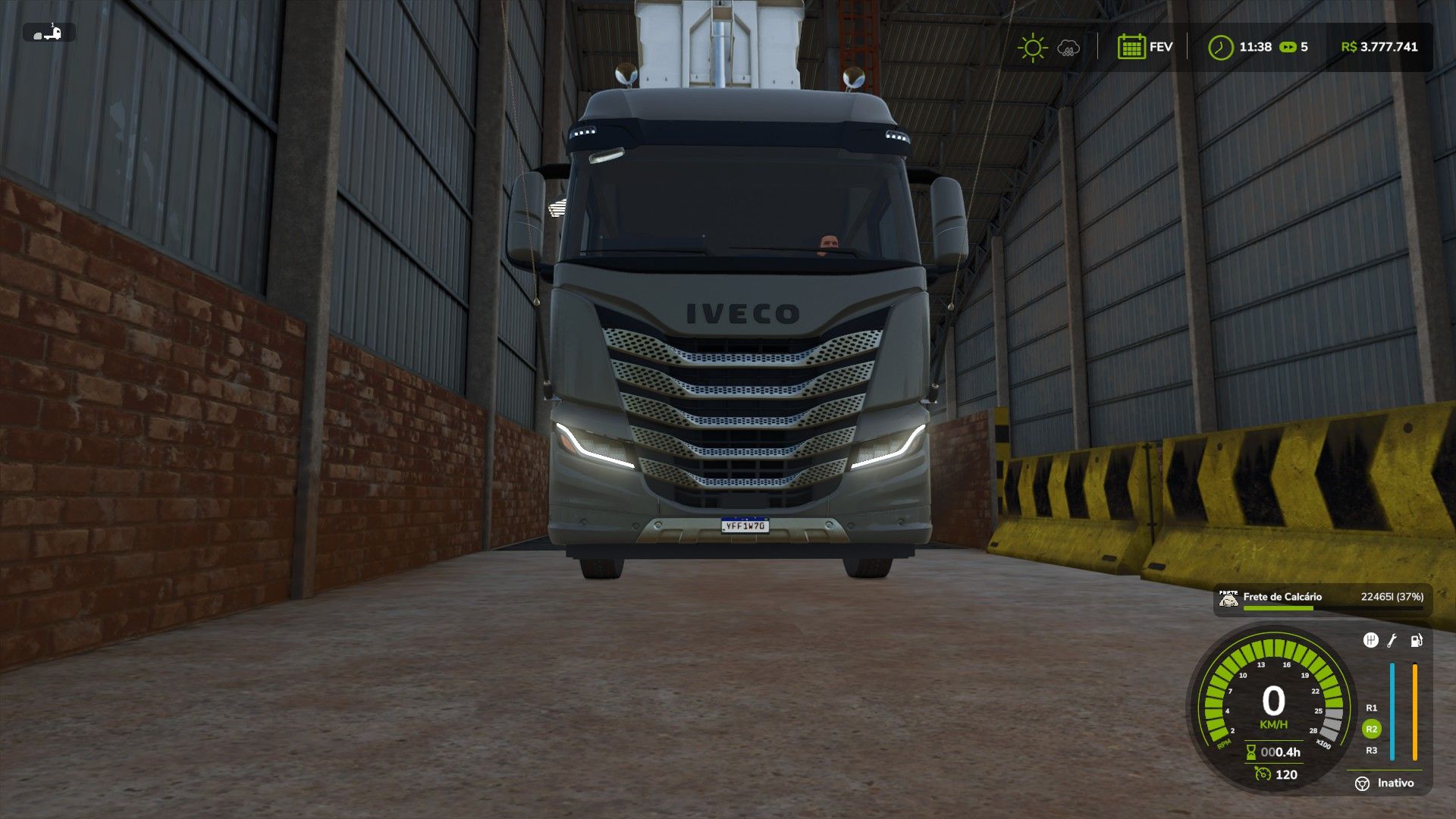Image resolution: width=1456 pixels, height=819 pixels.
Task: Select gear range R3
Action: pyautogui.click(x=1373, y=750)
